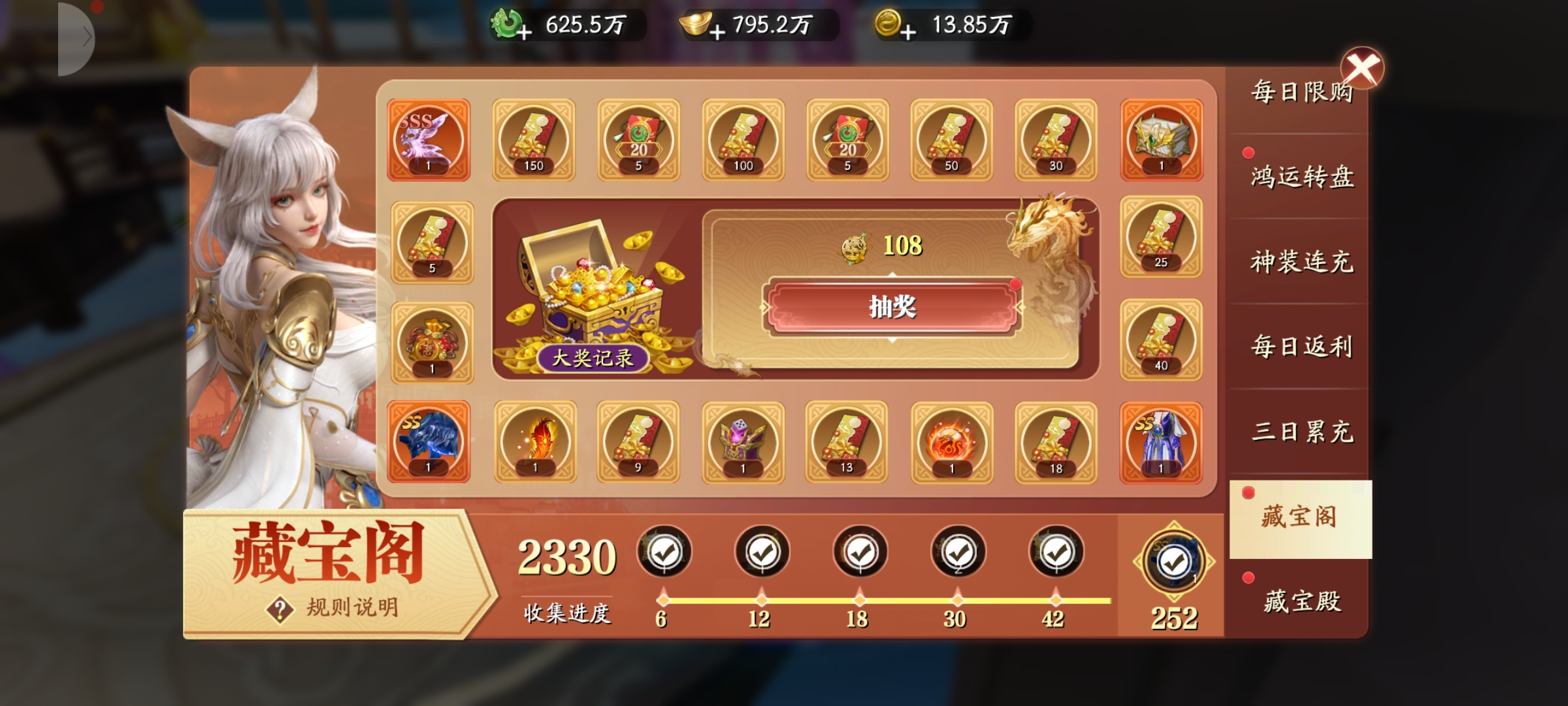1568x706 pixels.
Task: Inspect the purple dice chest reward
Action: click(x=743, y=442)
